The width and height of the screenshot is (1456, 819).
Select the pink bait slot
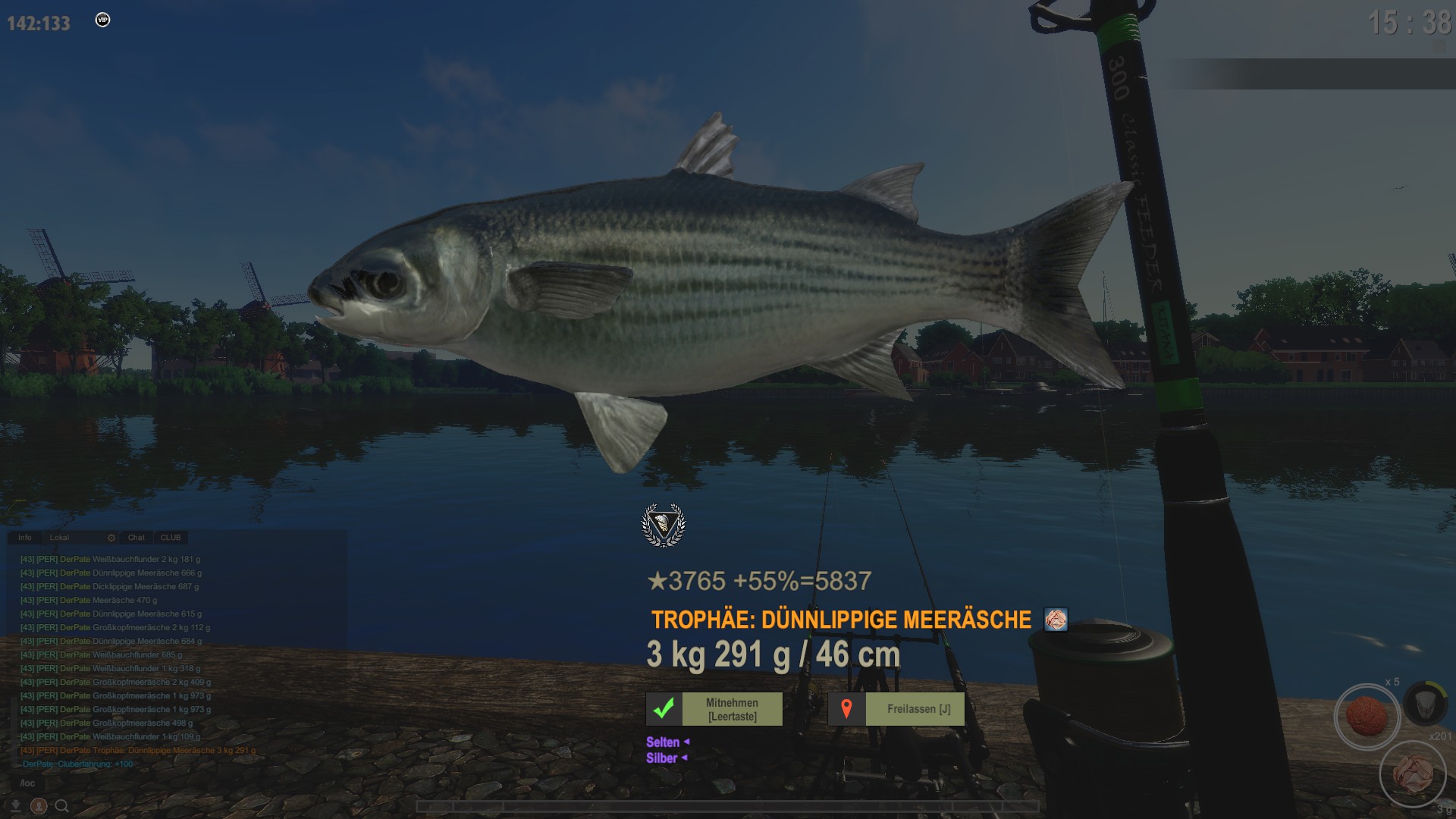(x=1413, y=774)
